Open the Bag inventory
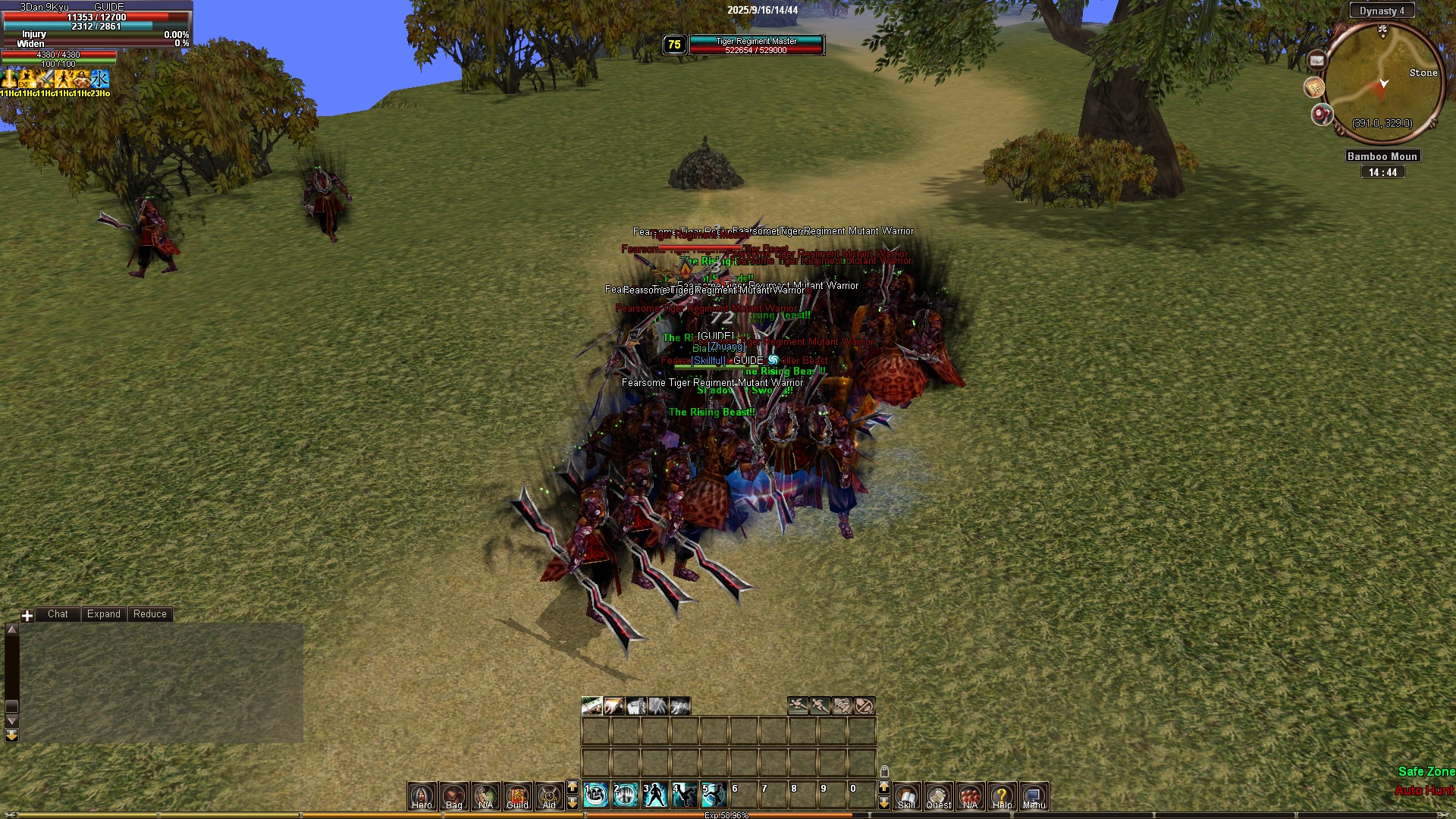Image resolution: width=1456 pixels, height=819 pixels. pyautogui.click(x=453, y=795)
